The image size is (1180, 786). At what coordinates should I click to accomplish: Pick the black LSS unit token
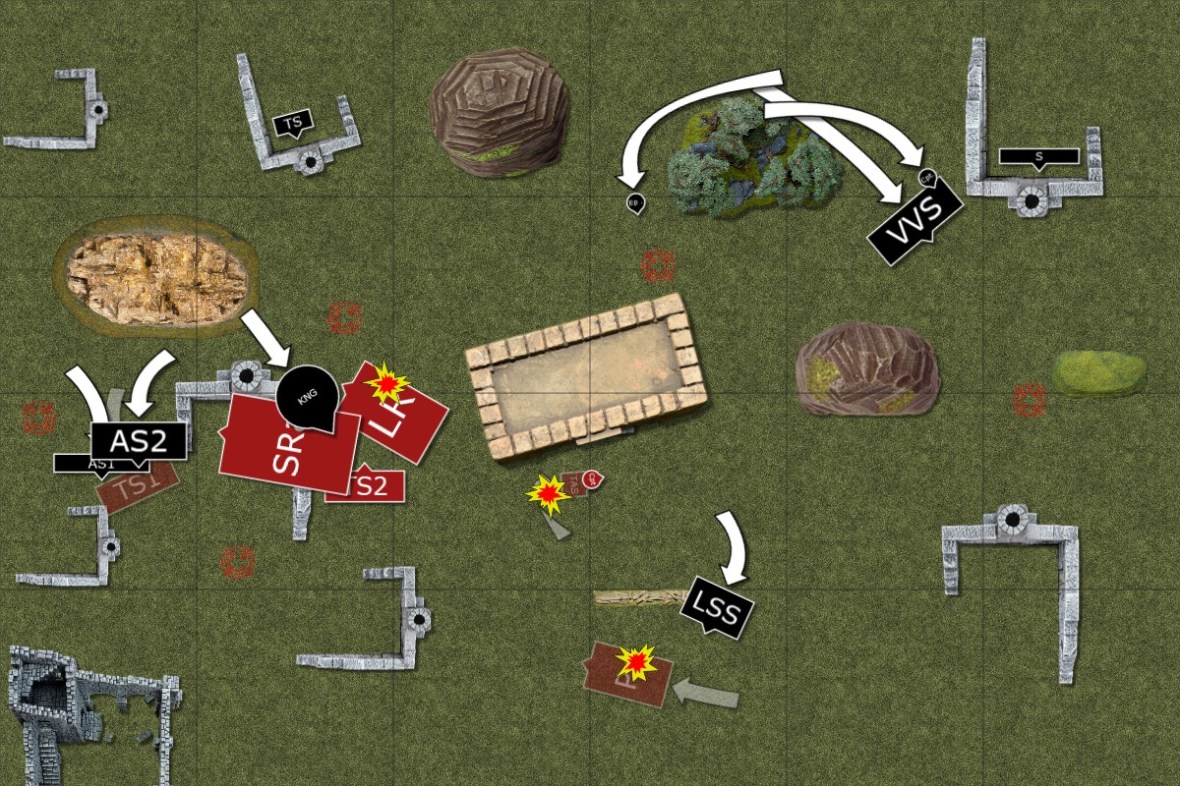(x=716, y=606)
